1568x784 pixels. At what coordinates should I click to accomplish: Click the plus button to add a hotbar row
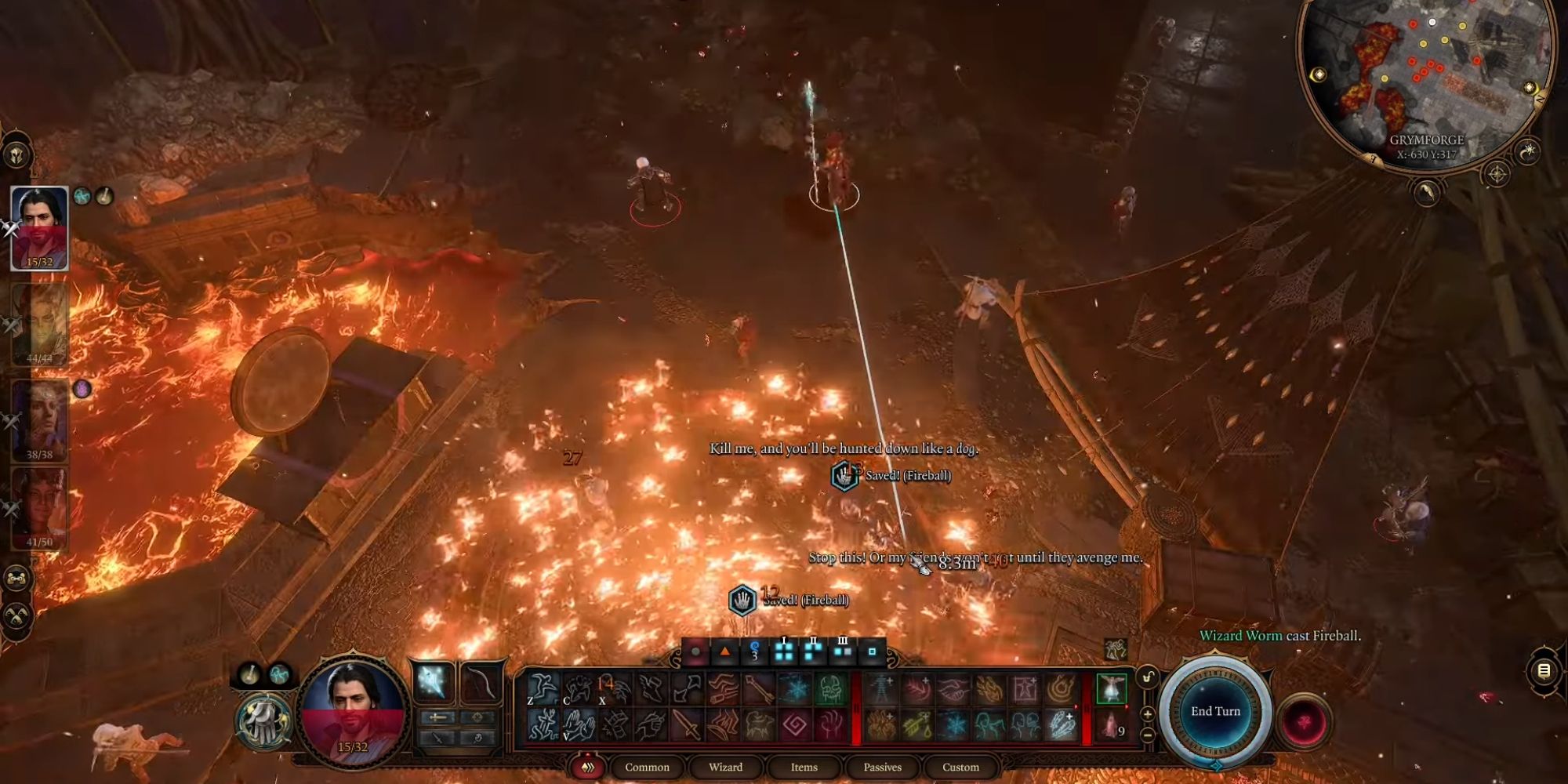(1148, 713)
